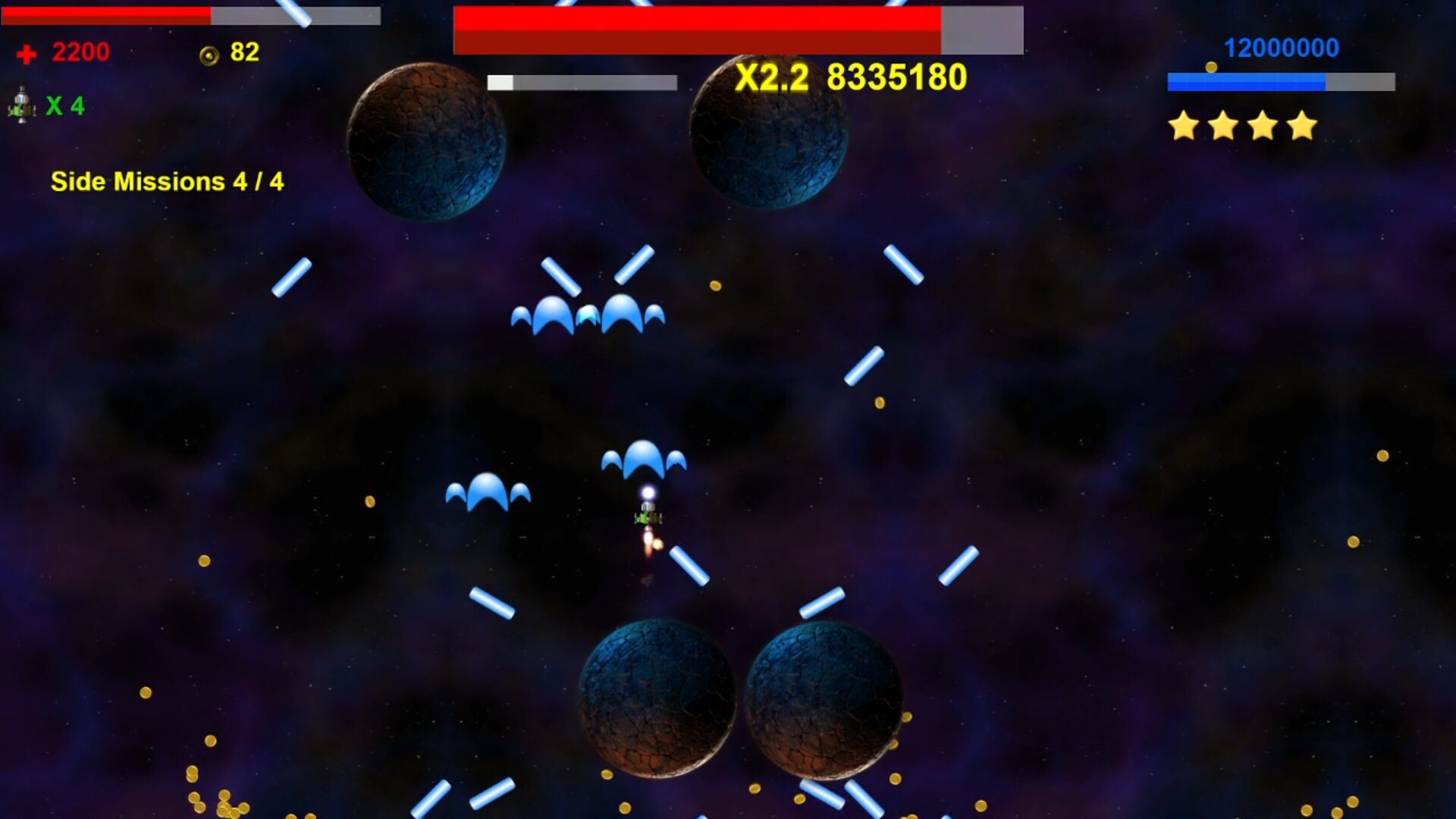The image size is (1456, 819).
Task: Click the third gold star icon
Action: click(x=1261, y=126)
